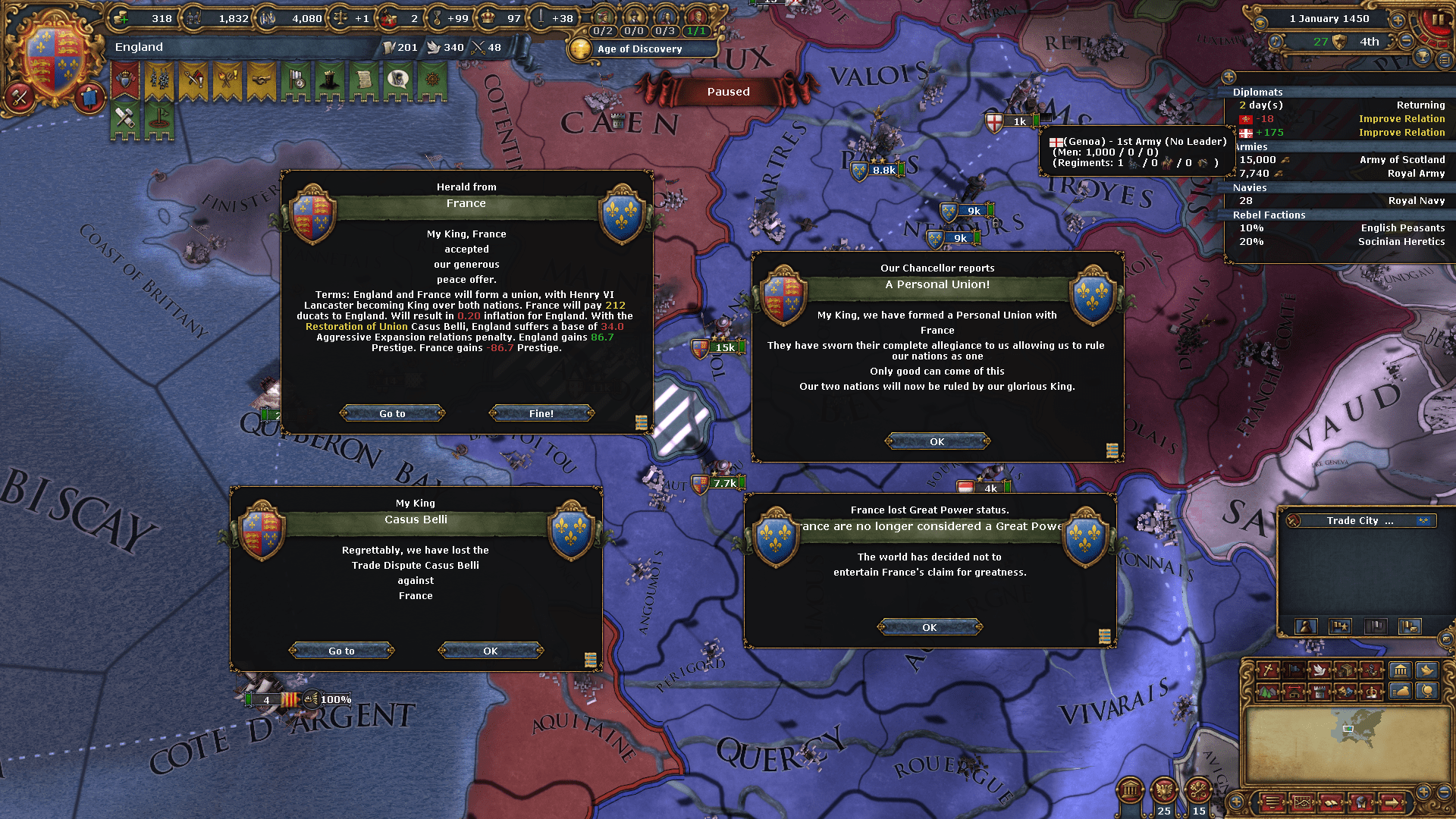Open the macrobuilder buildings temple icon

click(1401, 671)
